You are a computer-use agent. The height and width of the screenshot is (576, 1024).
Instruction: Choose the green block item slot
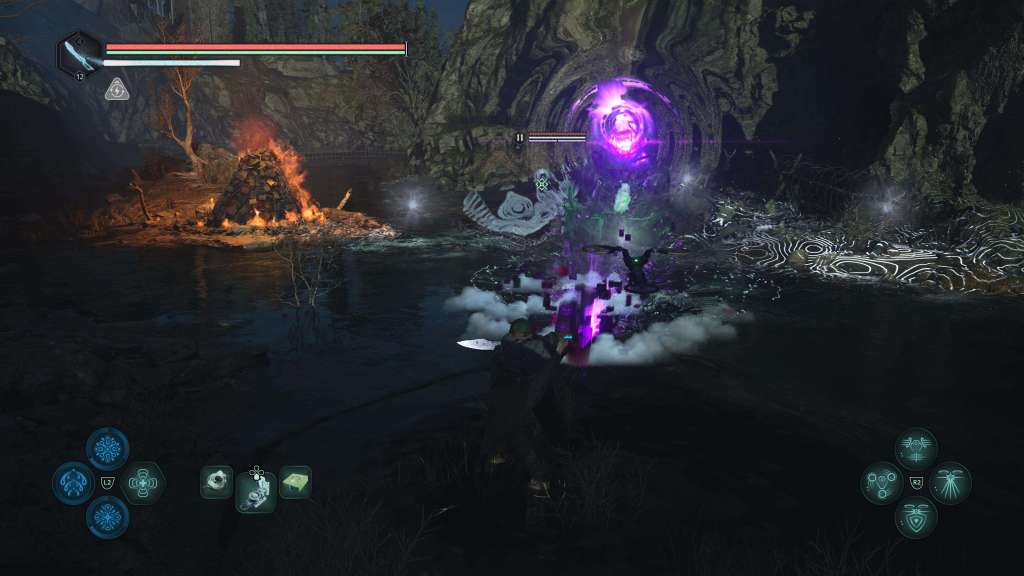[295, 482]
